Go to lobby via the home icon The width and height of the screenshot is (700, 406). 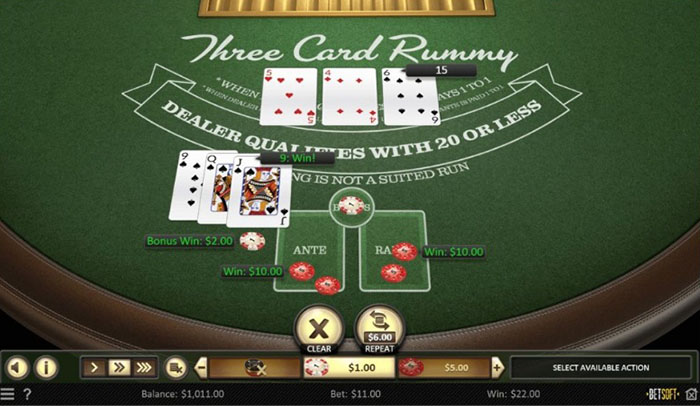tap(690, 394)
